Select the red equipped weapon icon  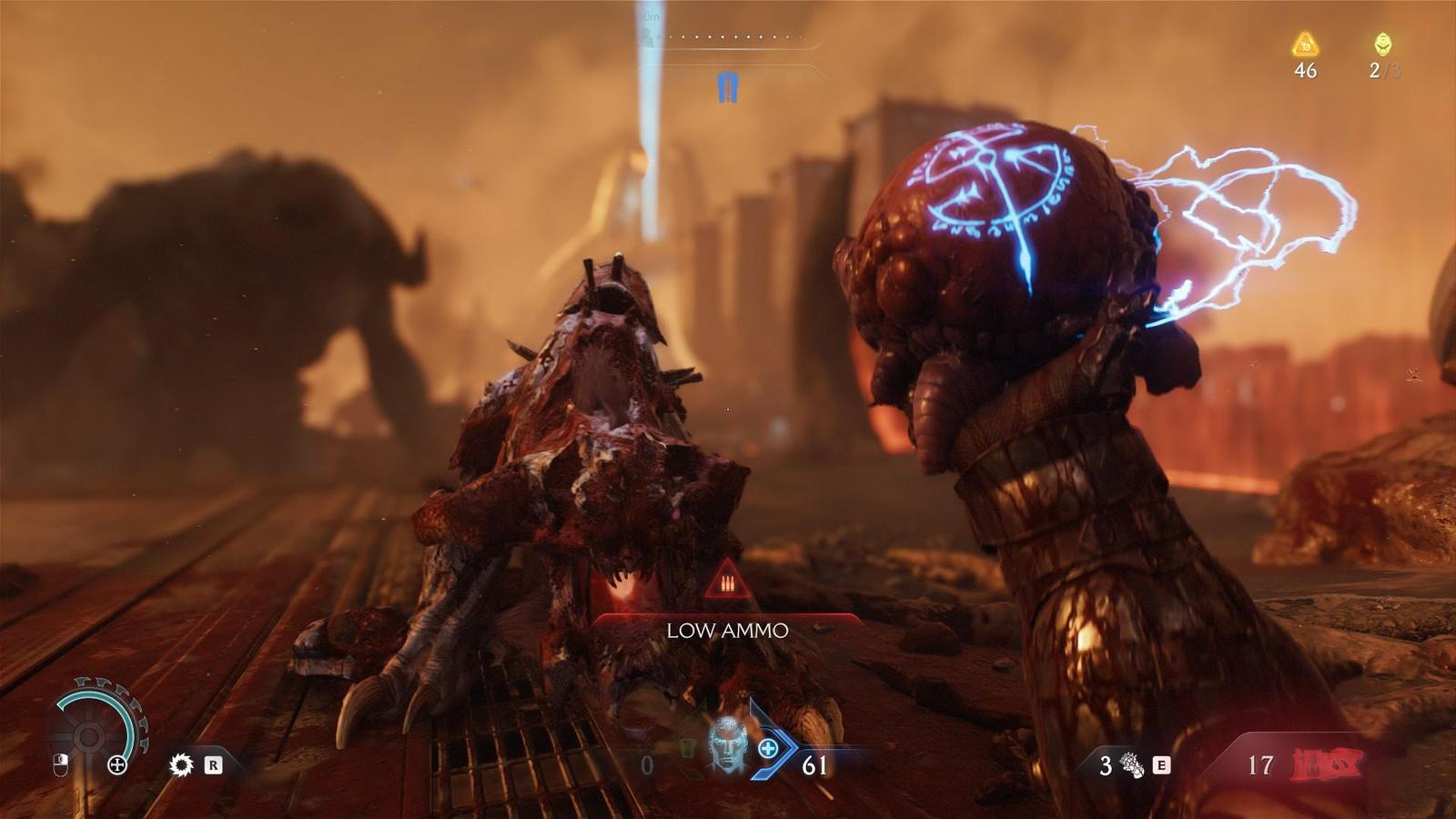click(x=1325, y=764)
